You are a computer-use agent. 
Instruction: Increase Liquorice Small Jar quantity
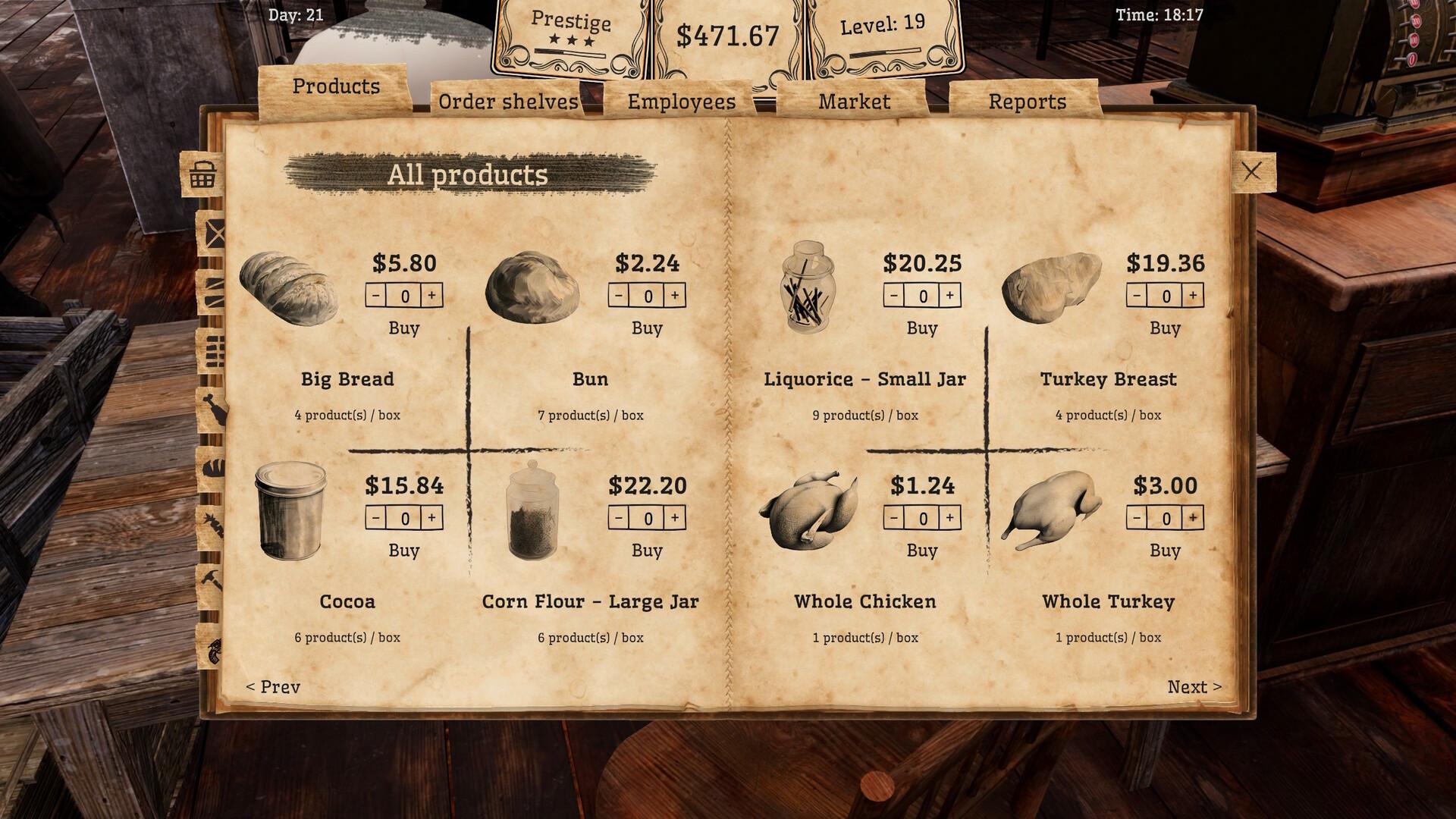point(951,297)
